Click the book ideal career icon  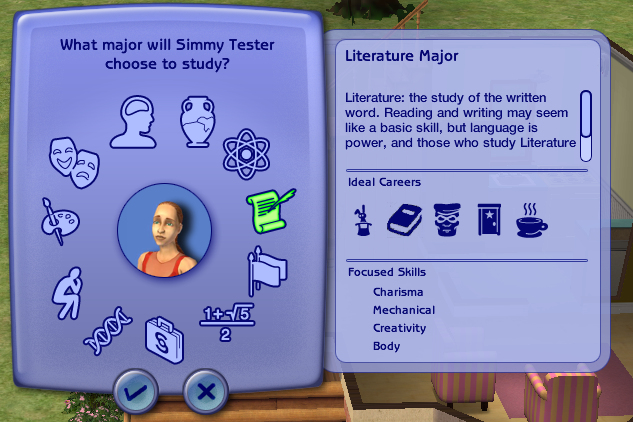pyautogui.click(x=406, y=219)
